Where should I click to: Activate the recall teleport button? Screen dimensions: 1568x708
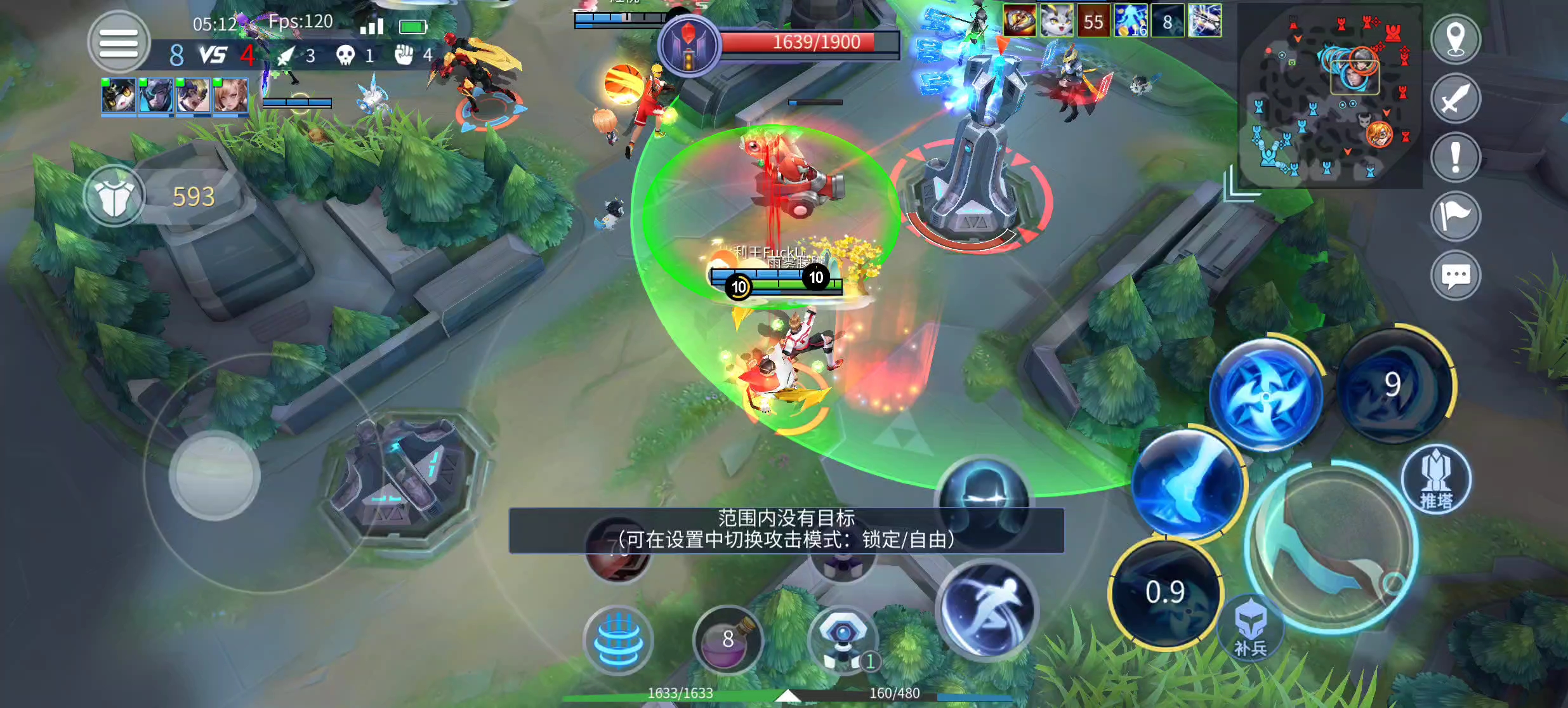[618, 640]
